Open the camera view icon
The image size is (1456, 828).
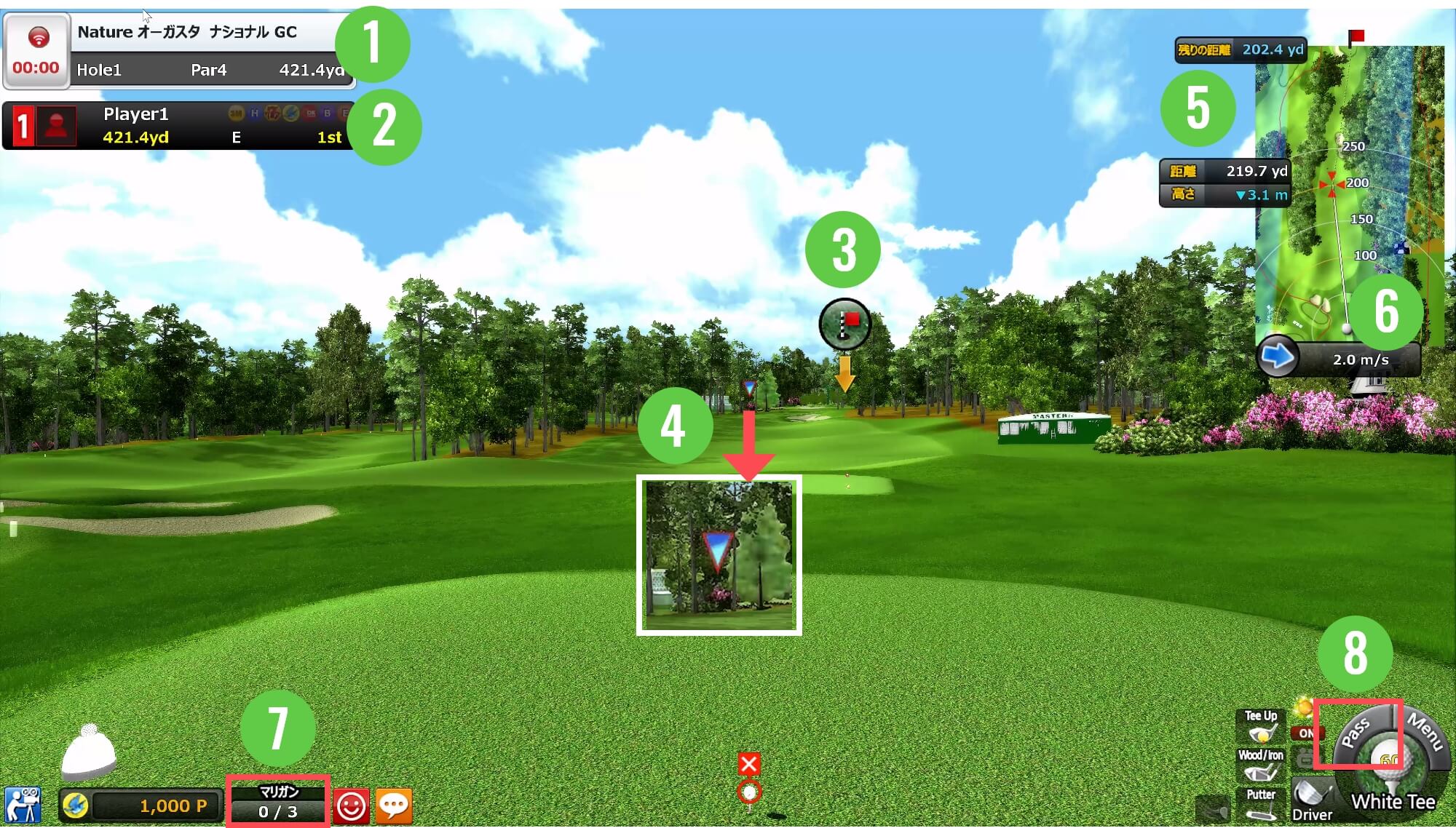pyautogui.click(x=23, y=805)
